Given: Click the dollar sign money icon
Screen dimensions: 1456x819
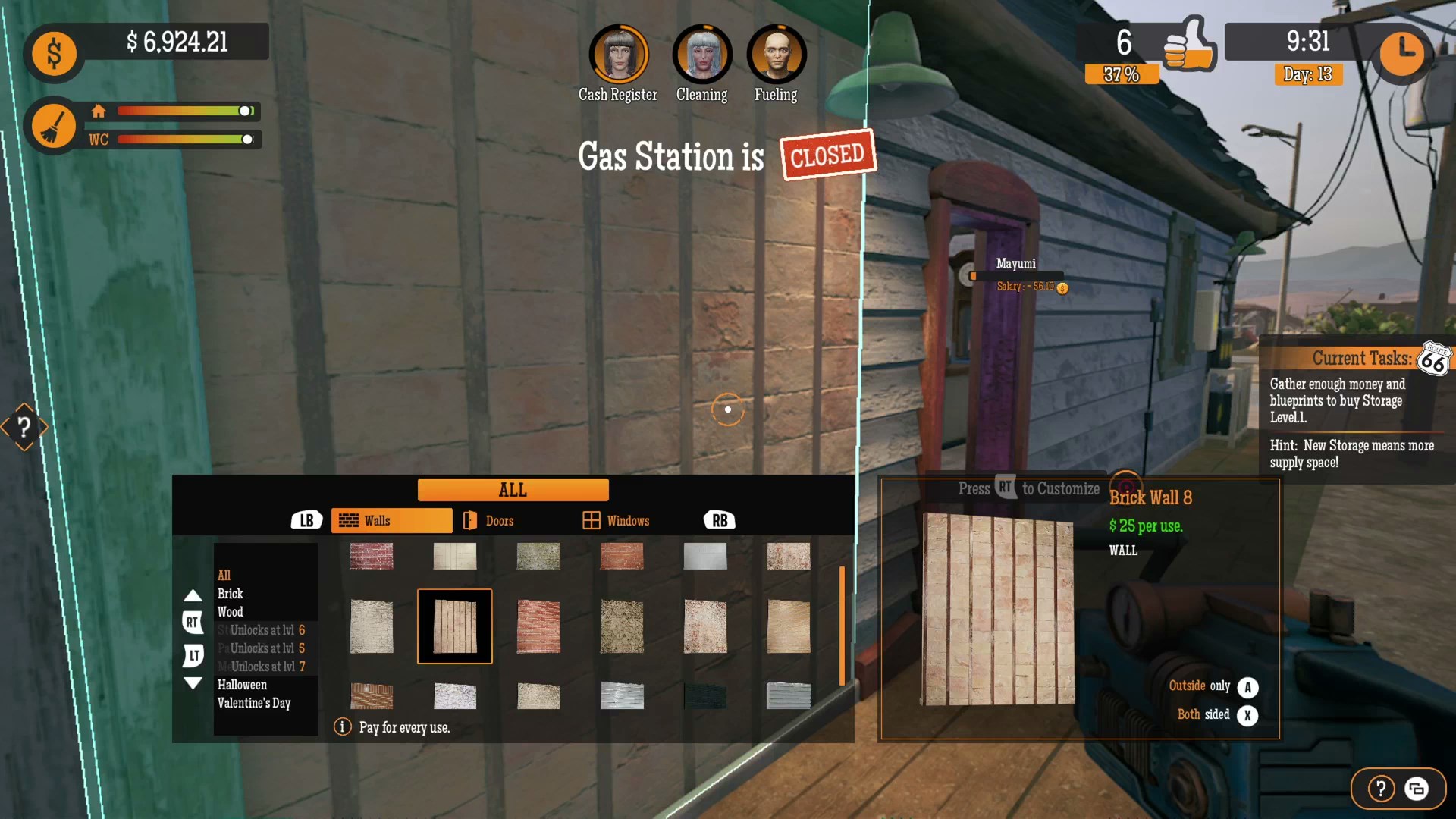Looking at the screenshot, I should pyautogui.click(x=53, y=53).
